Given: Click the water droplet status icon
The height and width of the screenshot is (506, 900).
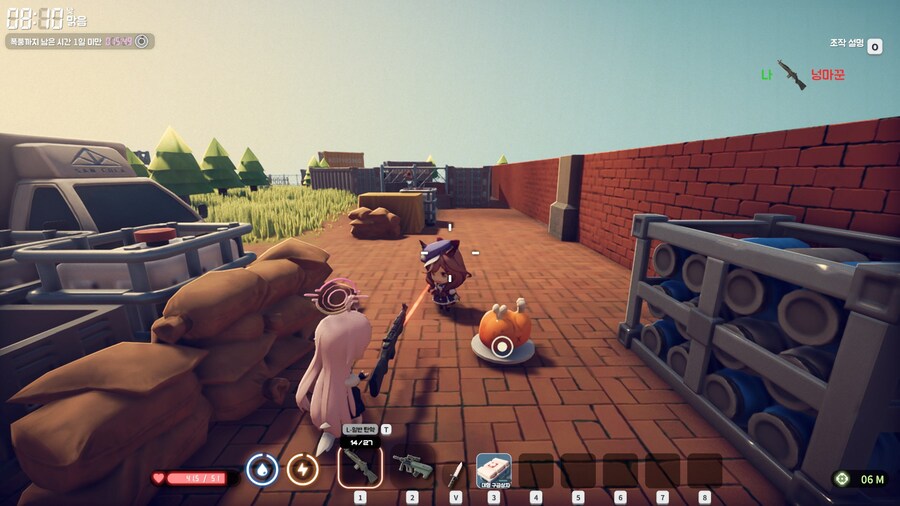Looking at the screenshot, I should click(x=262, y=469).
